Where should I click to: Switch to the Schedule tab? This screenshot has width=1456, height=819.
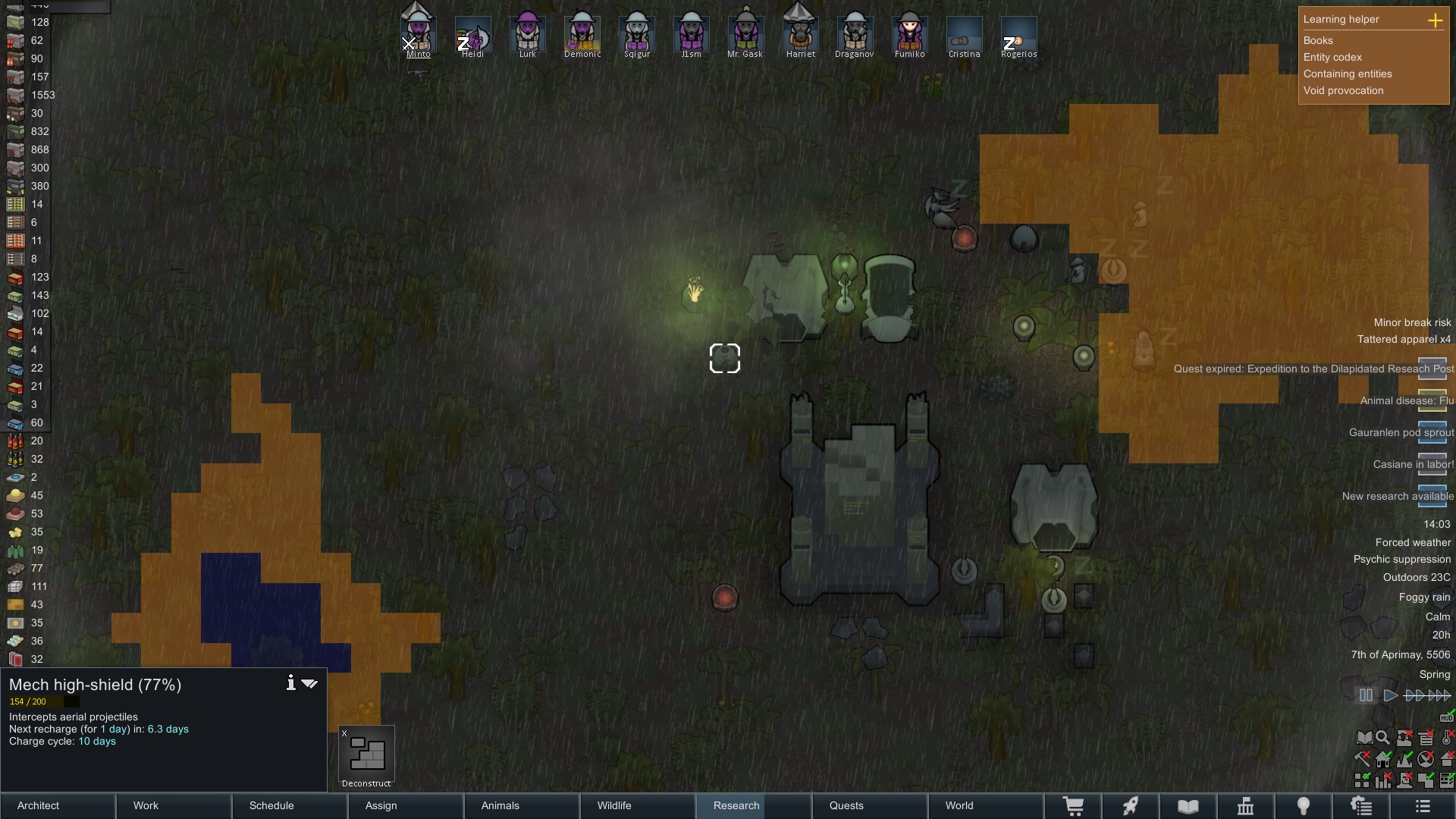point(271,805)
